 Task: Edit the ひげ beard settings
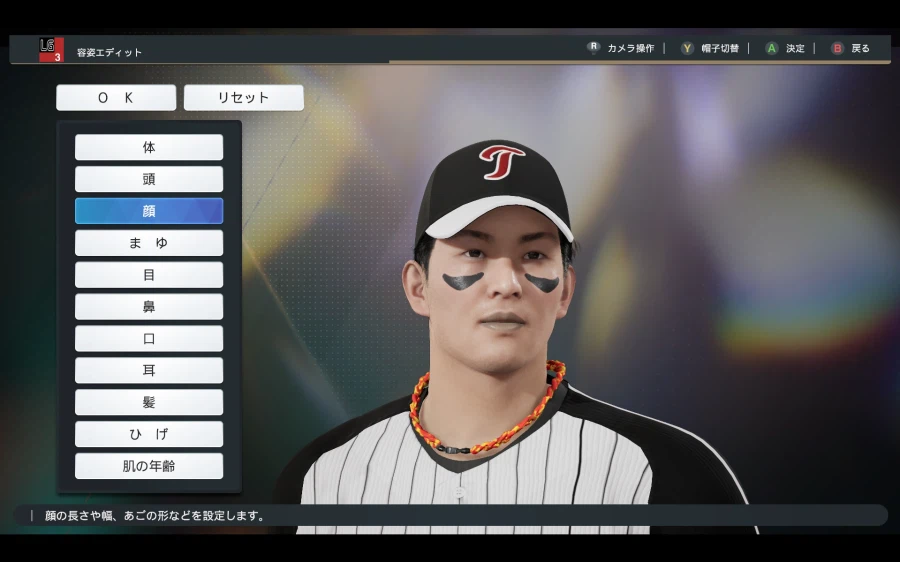coord(149,434)
